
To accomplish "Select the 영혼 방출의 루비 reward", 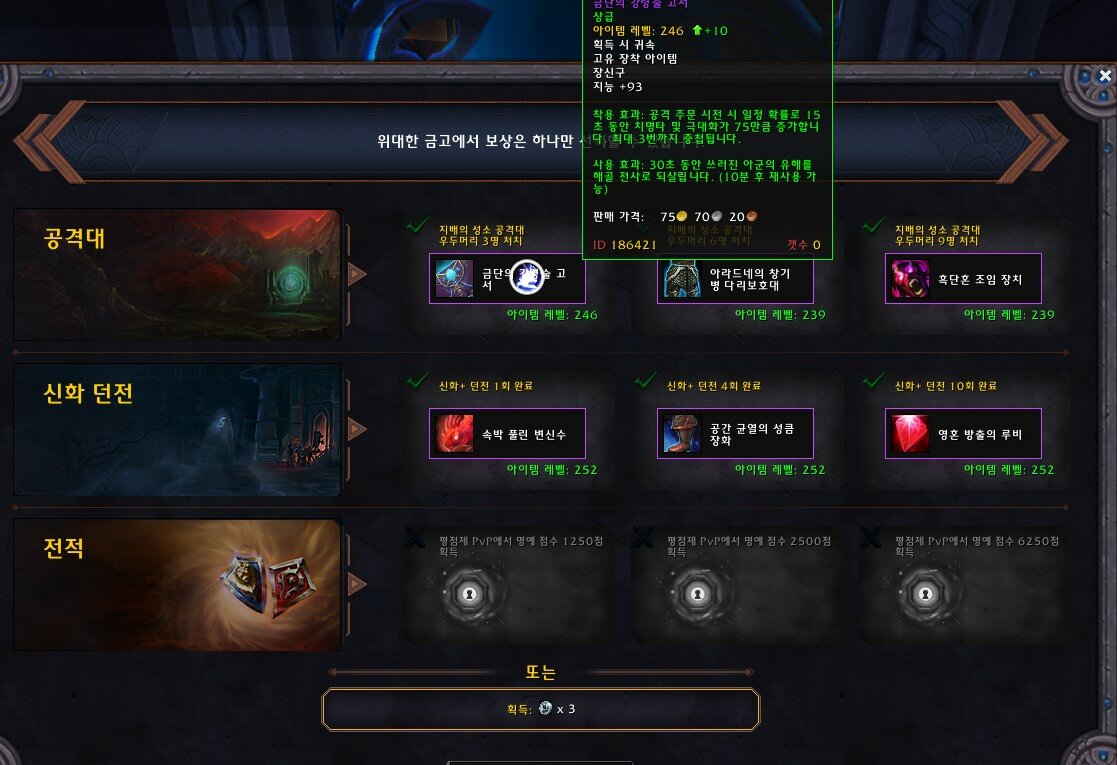I will pyautogui.click(x=963, y=433).
